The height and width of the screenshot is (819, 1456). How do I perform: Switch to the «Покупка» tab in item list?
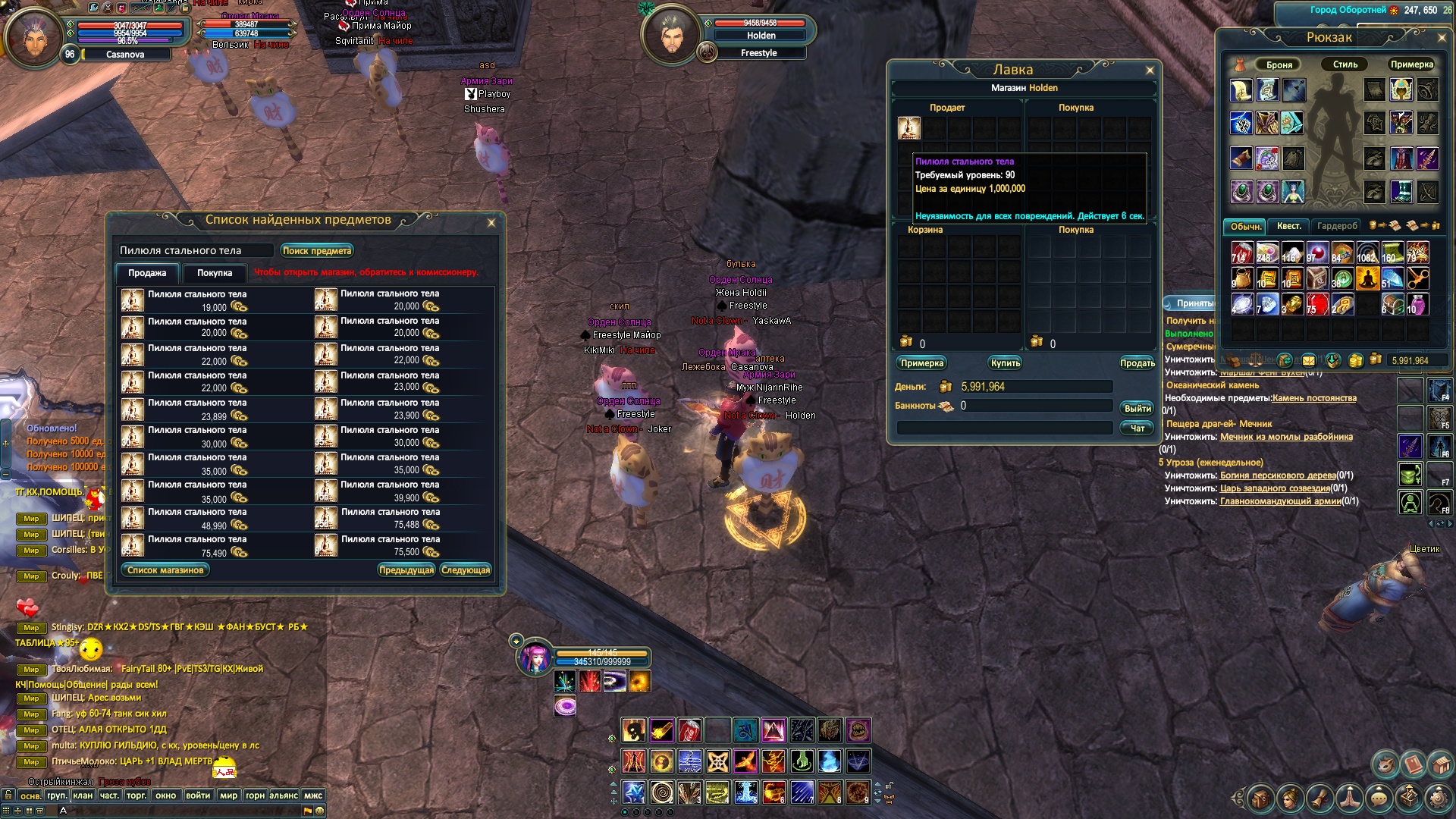pyautogui.click(x=215, y=273)
